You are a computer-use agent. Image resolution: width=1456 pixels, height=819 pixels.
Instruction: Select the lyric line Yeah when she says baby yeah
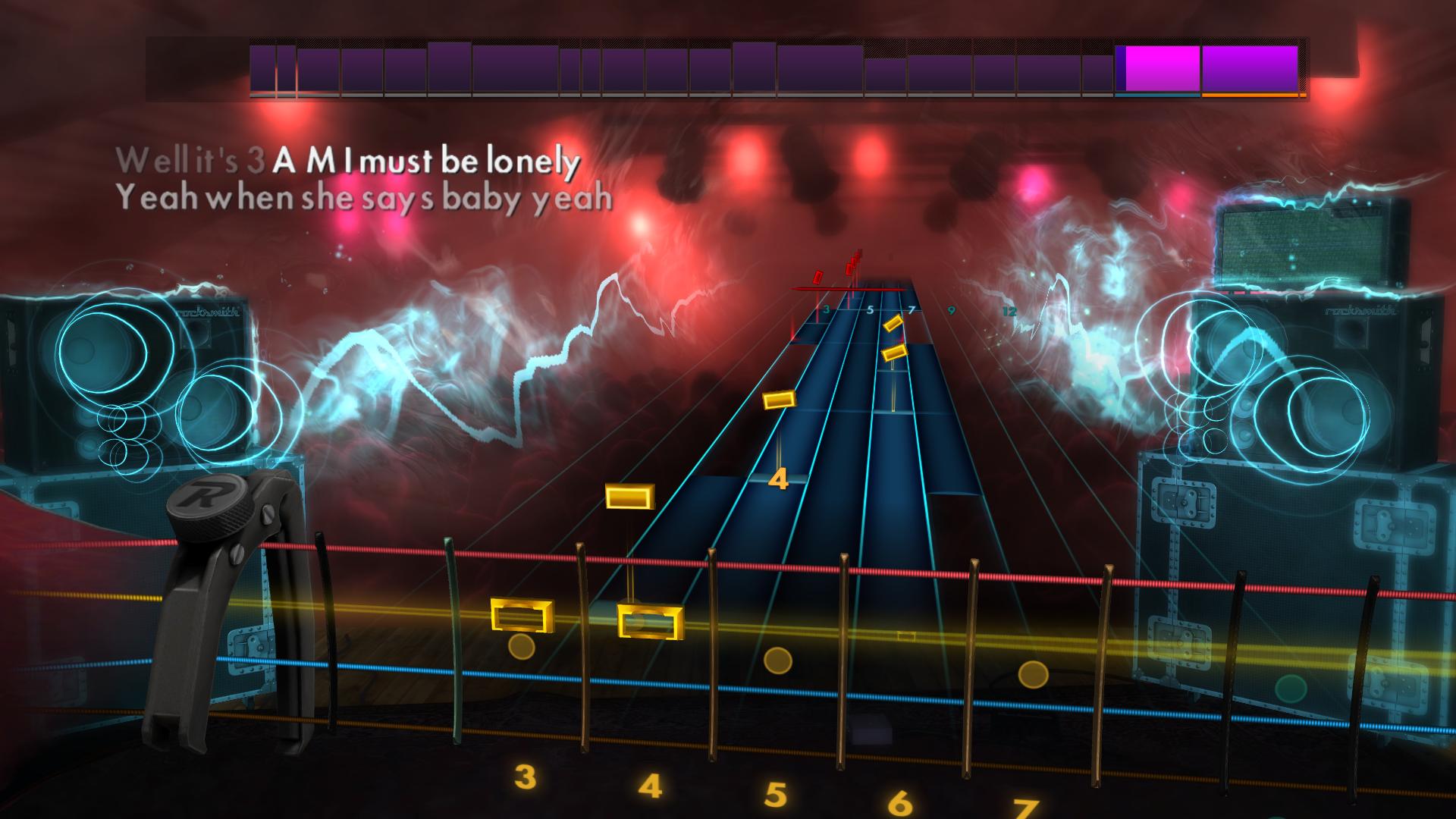click(364, 199)
